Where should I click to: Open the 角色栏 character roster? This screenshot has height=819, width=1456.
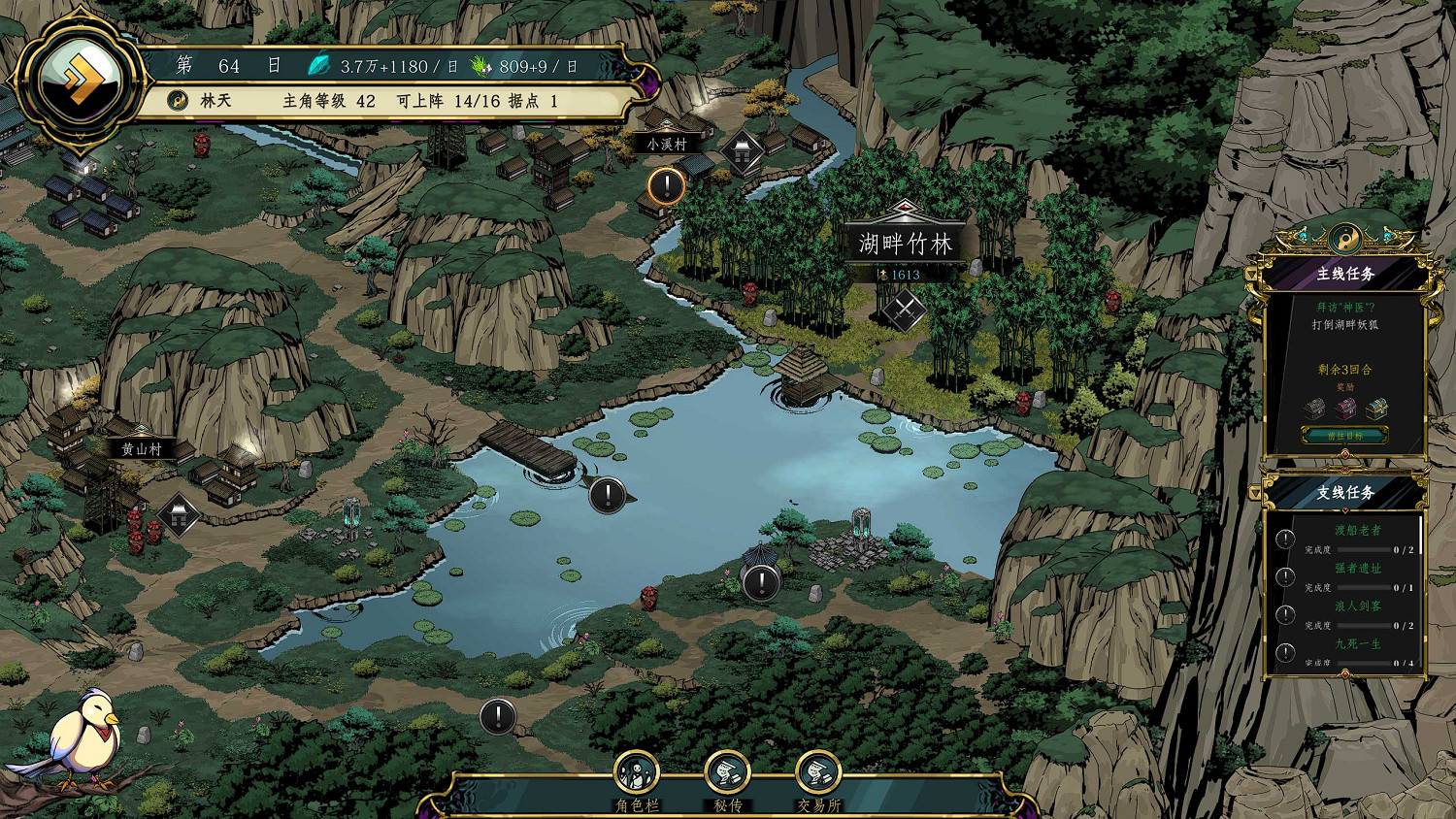637,775
